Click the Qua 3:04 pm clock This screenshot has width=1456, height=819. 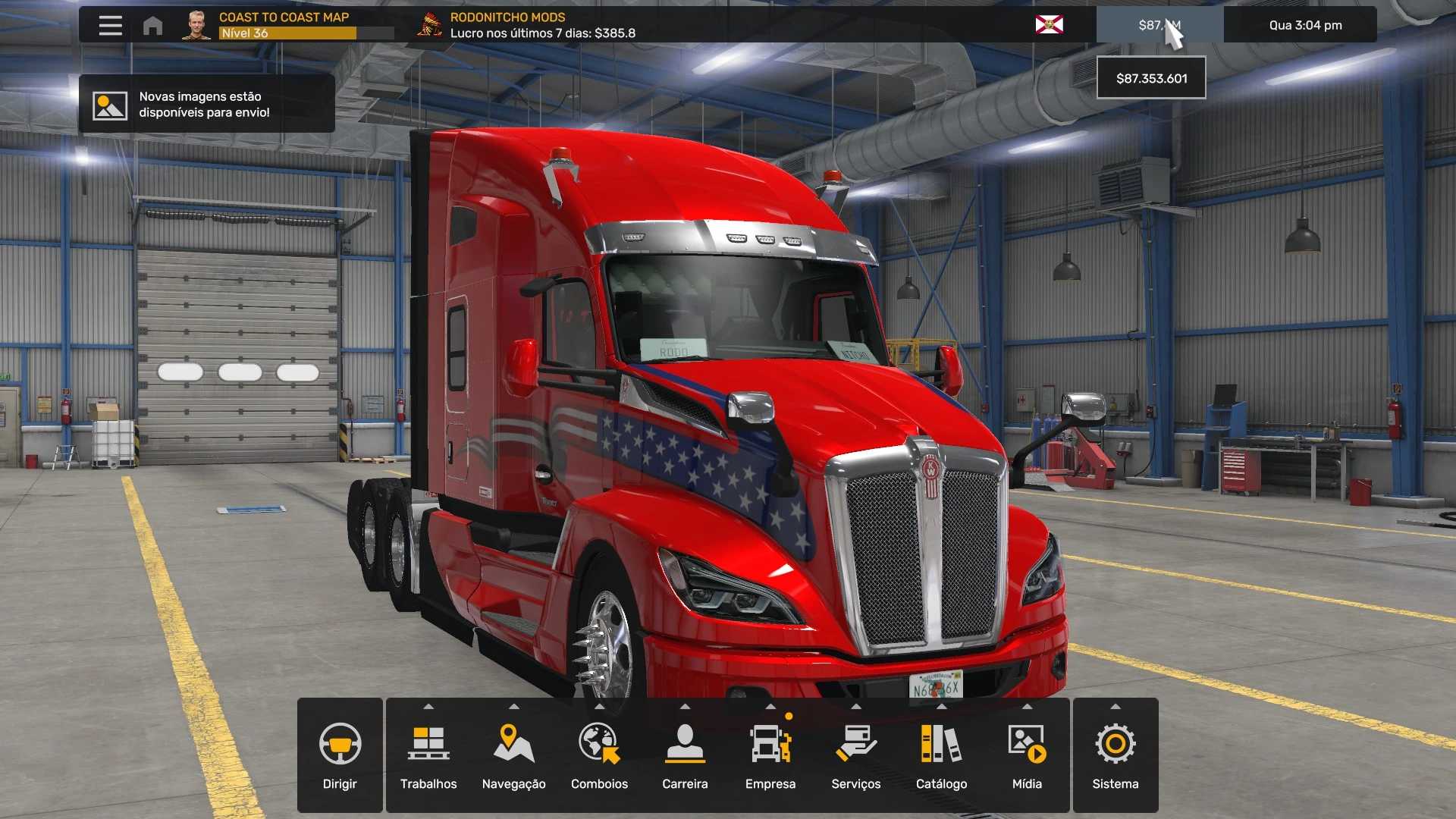tap(1305, 25)
